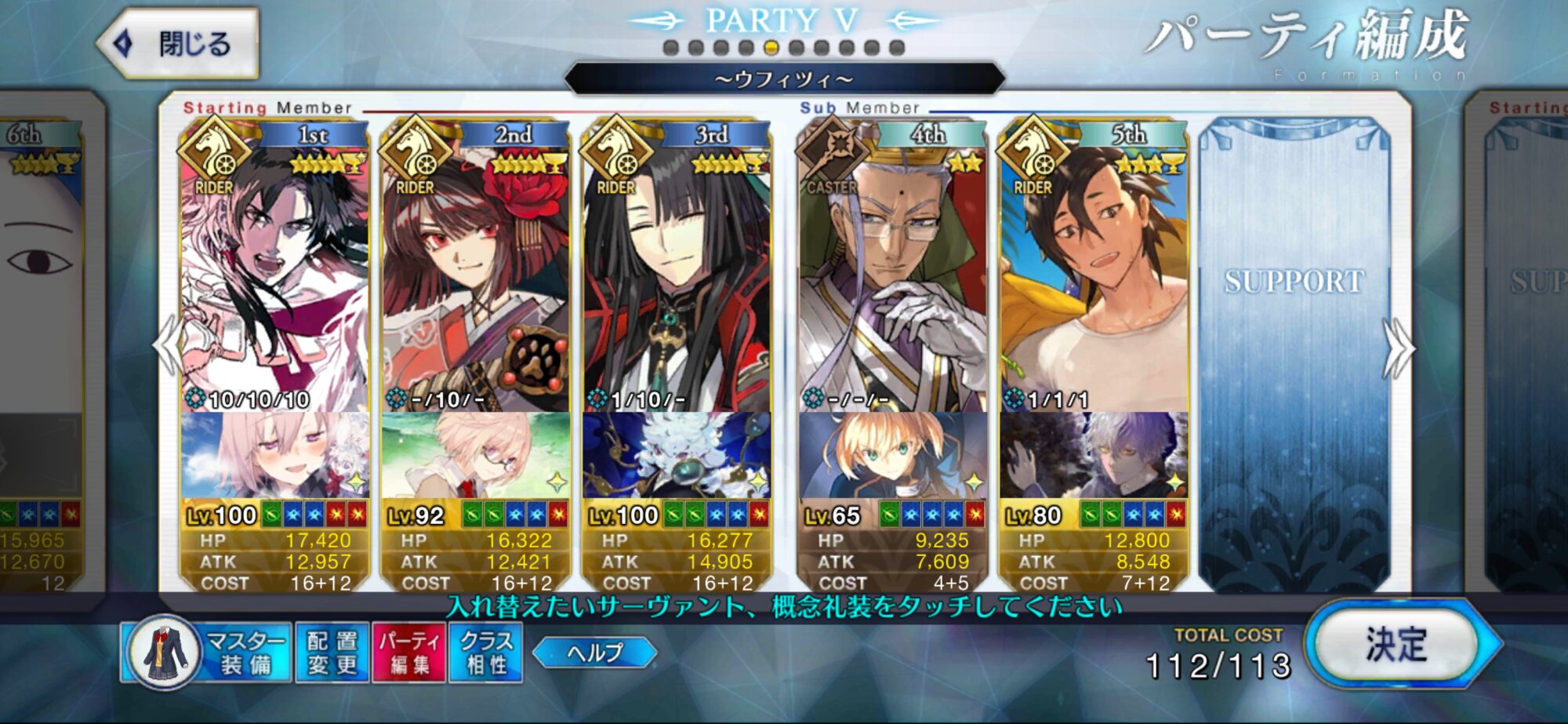
Task: Open the パーティ編集 party edit option
Action: [409, 653]
